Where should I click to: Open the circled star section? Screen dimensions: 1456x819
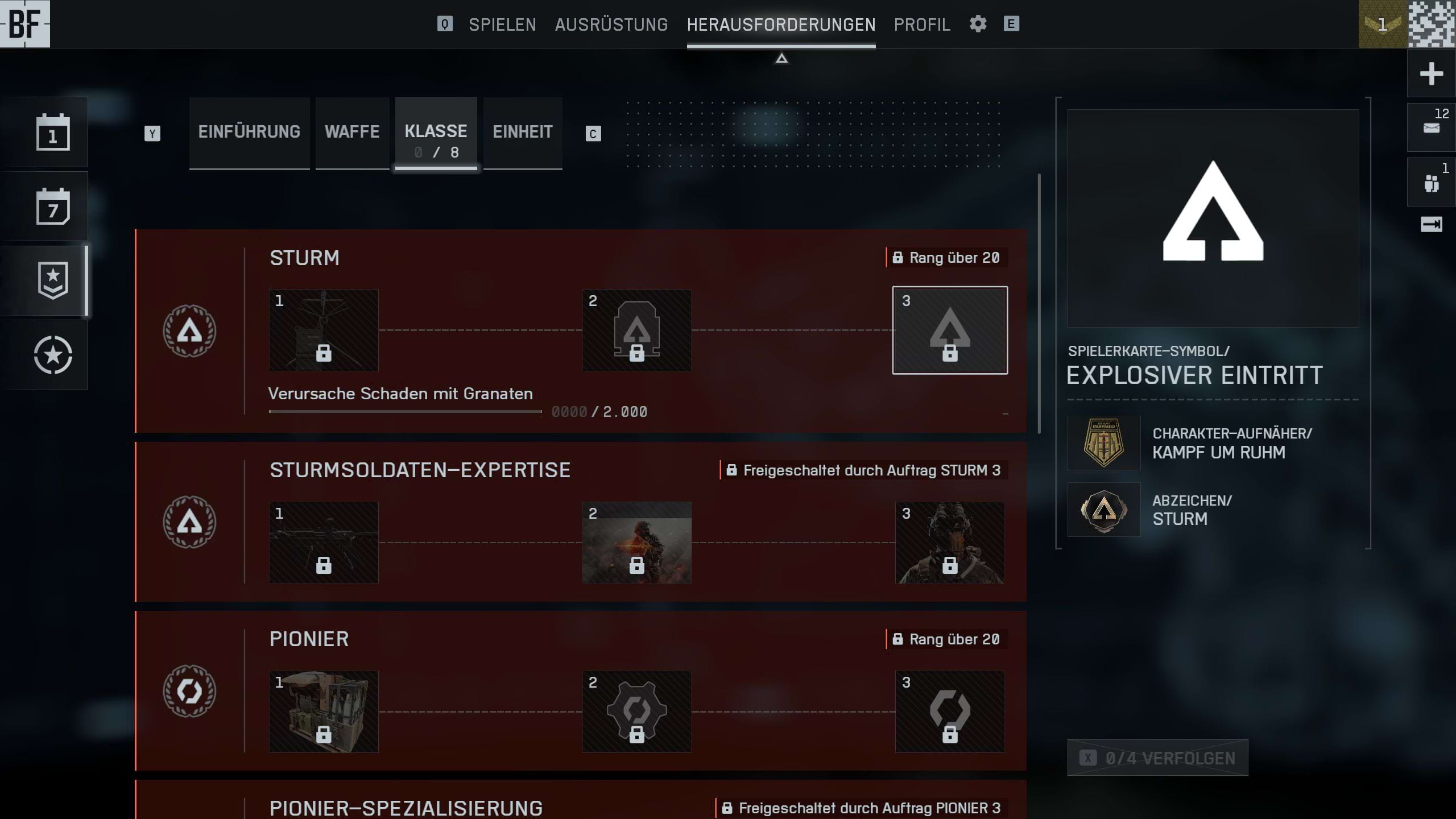pyautogui.click(x=53, y=355)
